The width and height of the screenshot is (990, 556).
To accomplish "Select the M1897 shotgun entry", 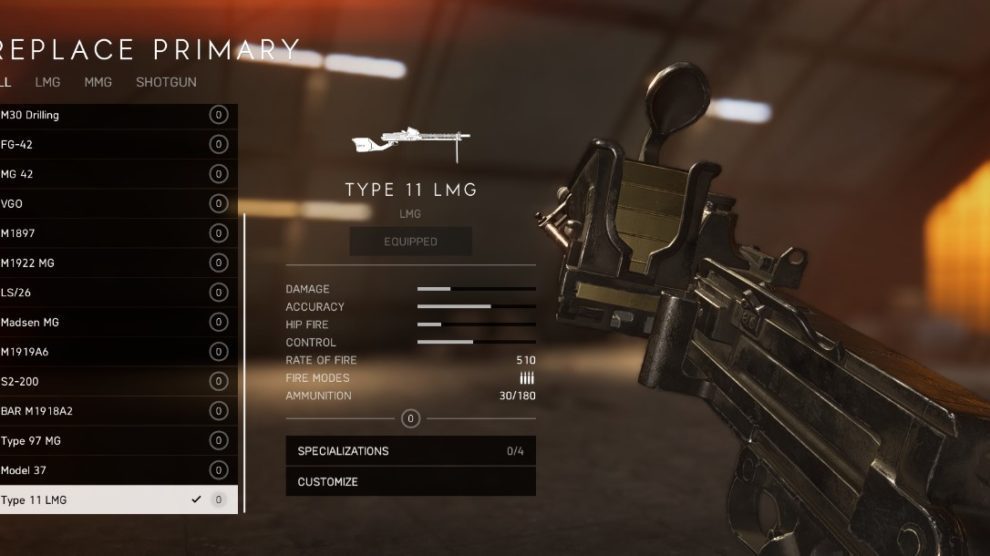I will [x=110, y=233].
